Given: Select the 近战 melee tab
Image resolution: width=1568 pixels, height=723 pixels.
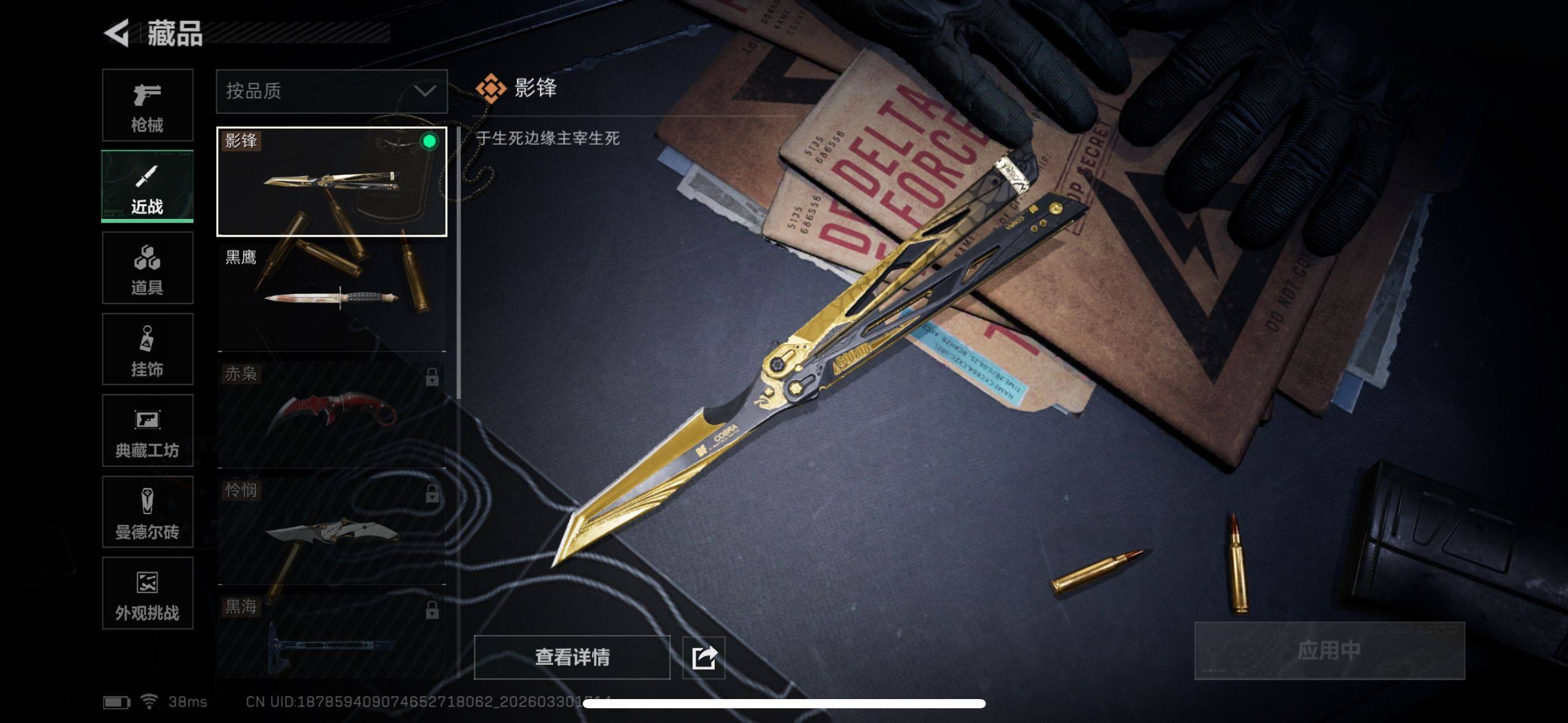Looking at the screenshot, I should click(x=147, y=186).
